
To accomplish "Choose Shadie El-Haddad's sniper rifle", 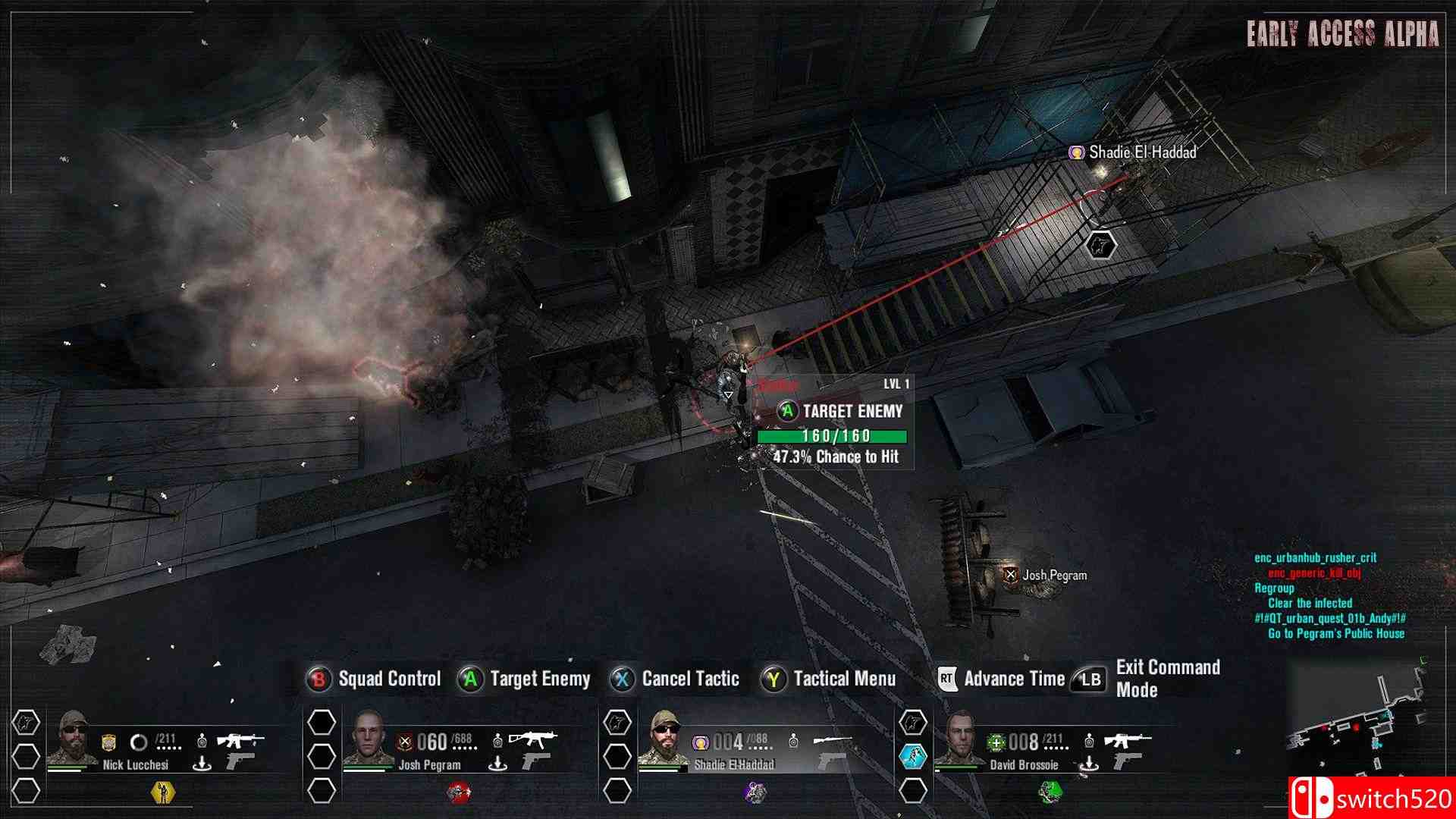I will [832, 739].
